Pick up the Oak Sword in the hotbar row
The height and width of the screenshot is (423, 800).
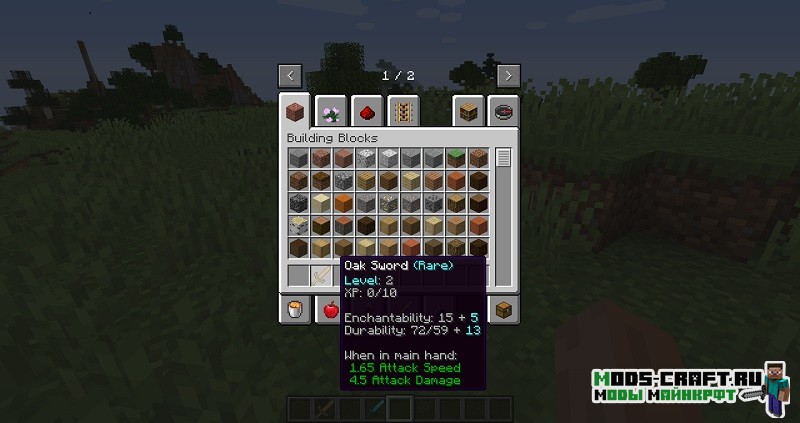322,275
